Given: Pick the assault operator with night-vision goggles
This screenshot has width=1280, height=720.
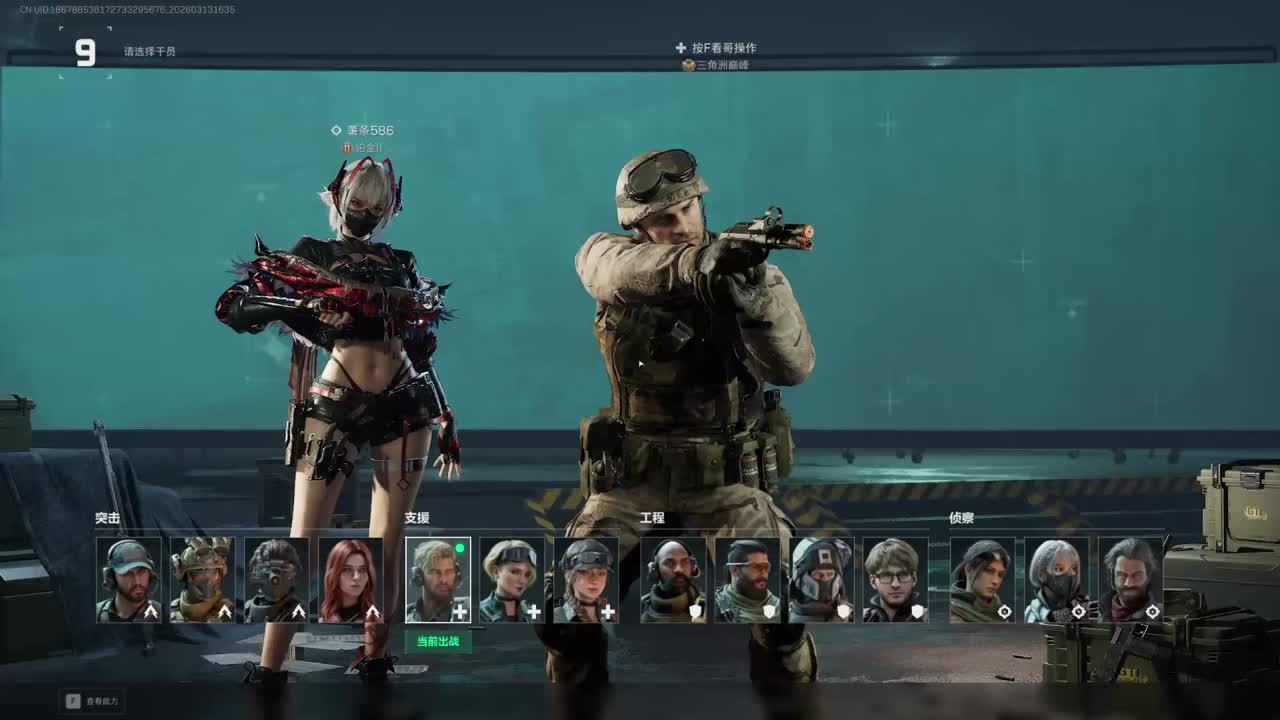Looking at the screenshot, I should [x=277, y=580].
